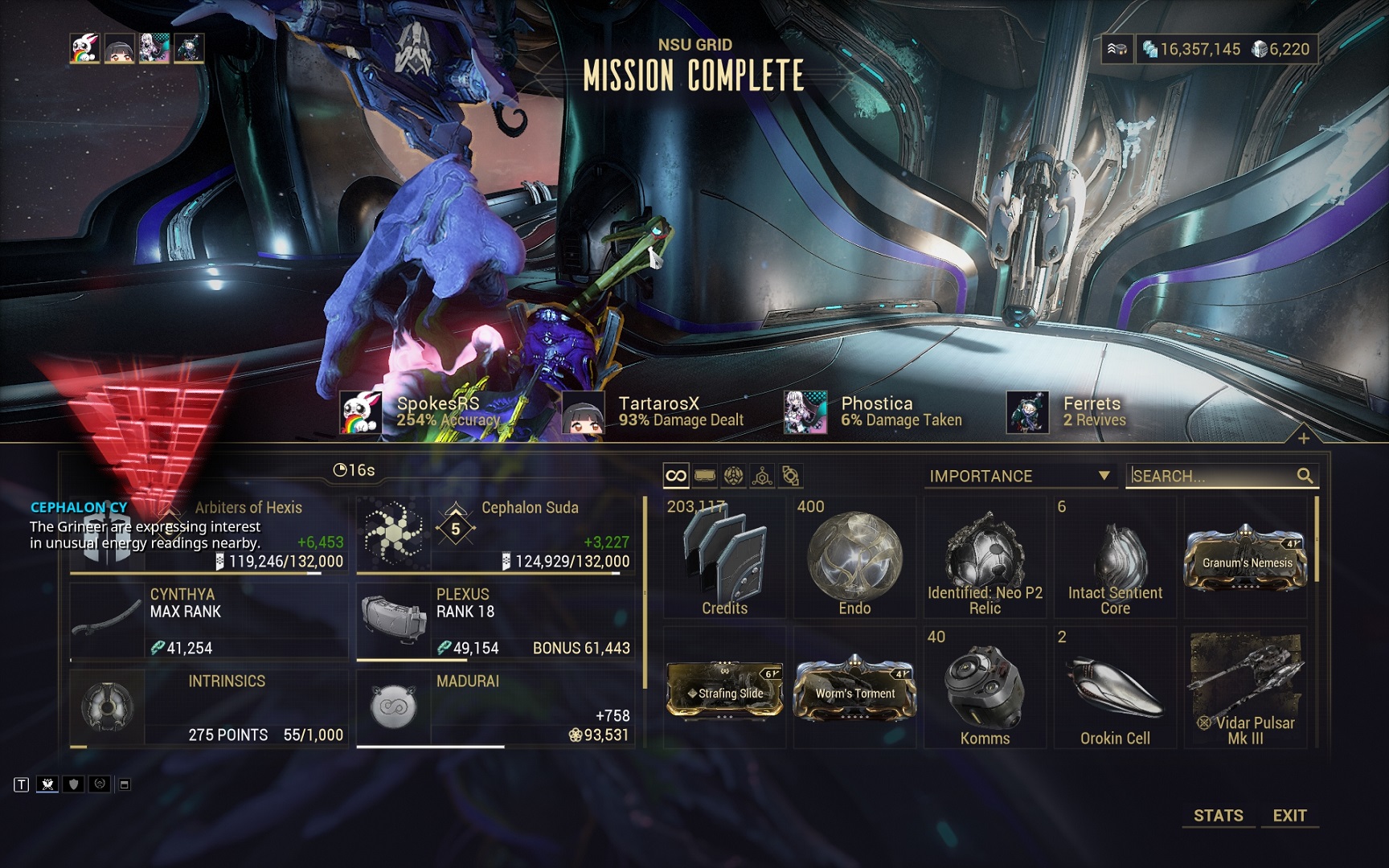
Task: Select the Credits reward tile
Action: point(725,558)
